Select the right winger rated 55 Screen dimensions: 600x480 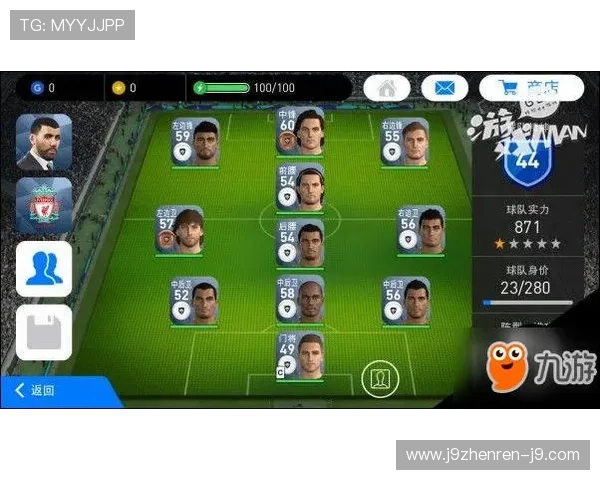[x=405, y=143]
